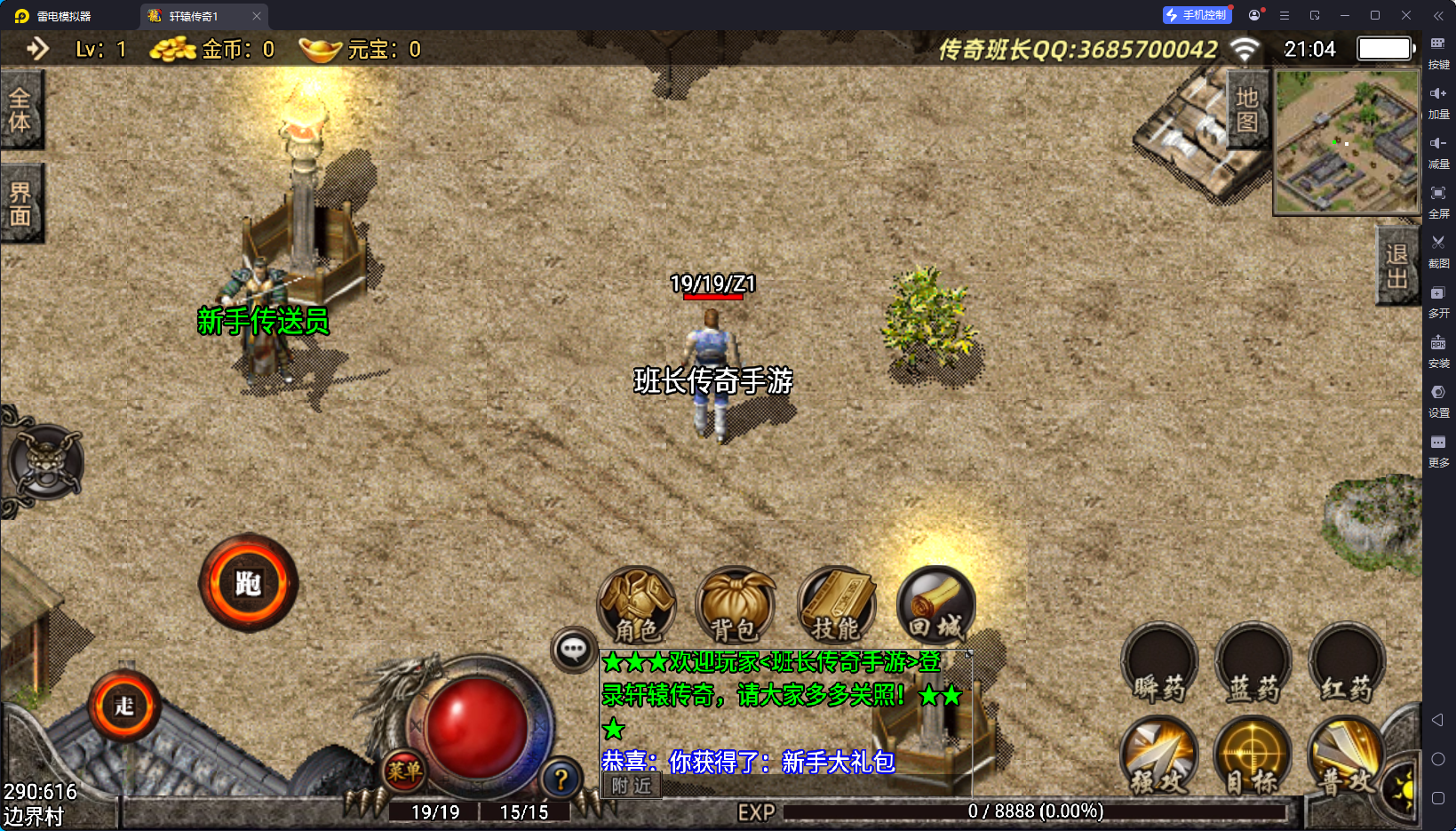Select the 全体 side tab
Image resolution: width=1456 pixels, height=831 pixels.
[20, 109]
